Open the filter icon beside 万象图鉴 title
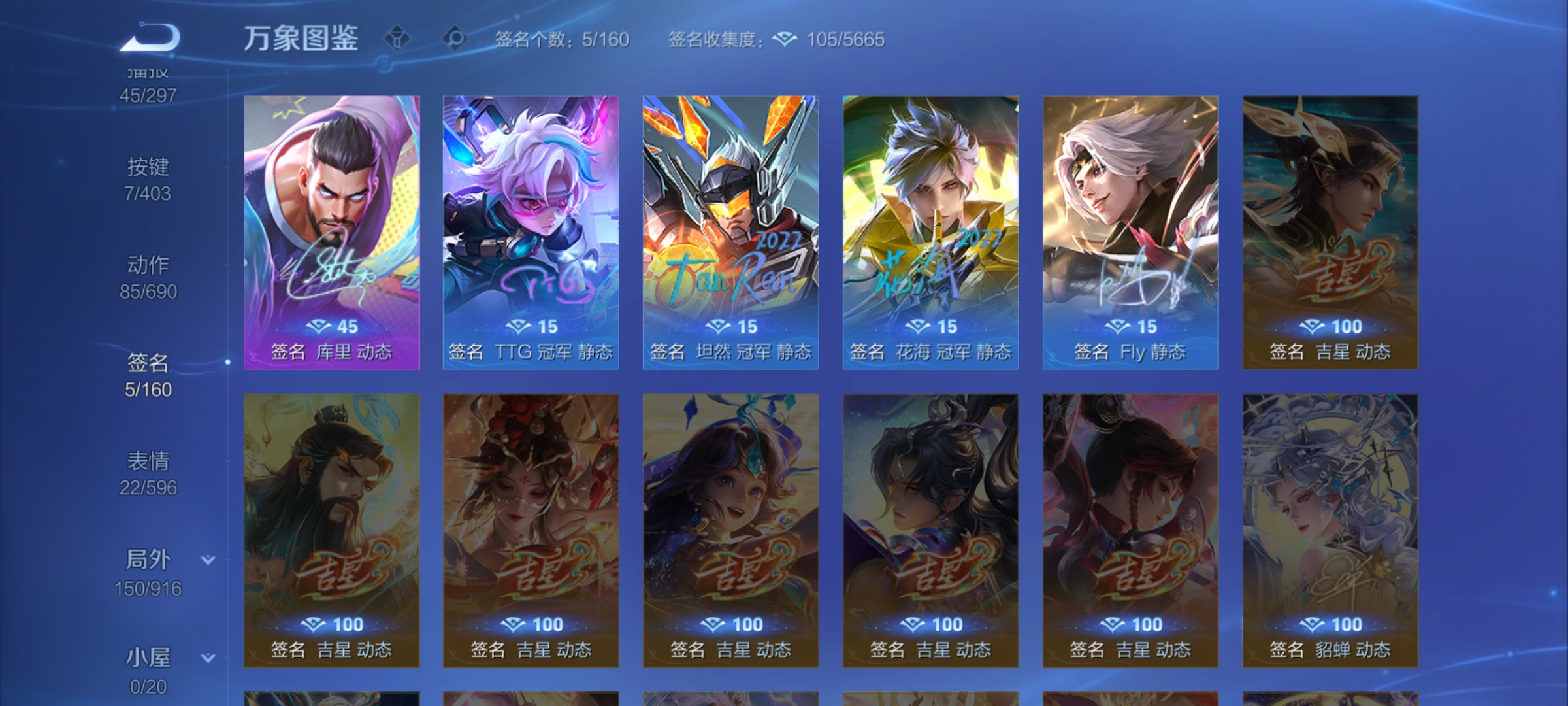This screenshot has height=706, width=1568. [x=397, y=38]
